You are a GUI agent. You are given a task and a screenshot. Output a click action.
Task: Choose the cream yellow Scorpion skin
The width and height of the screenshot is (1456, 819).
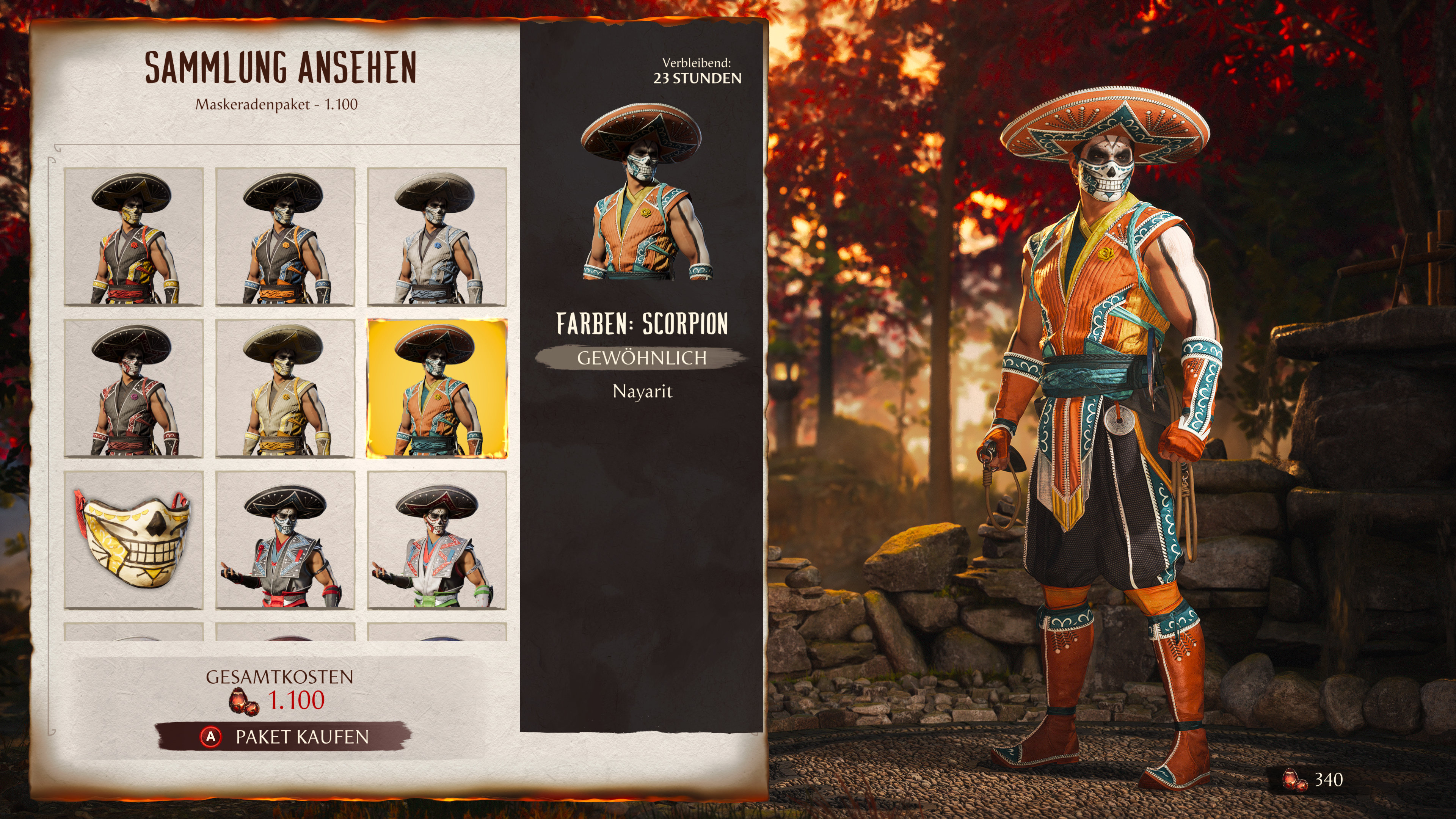[285, 388]
